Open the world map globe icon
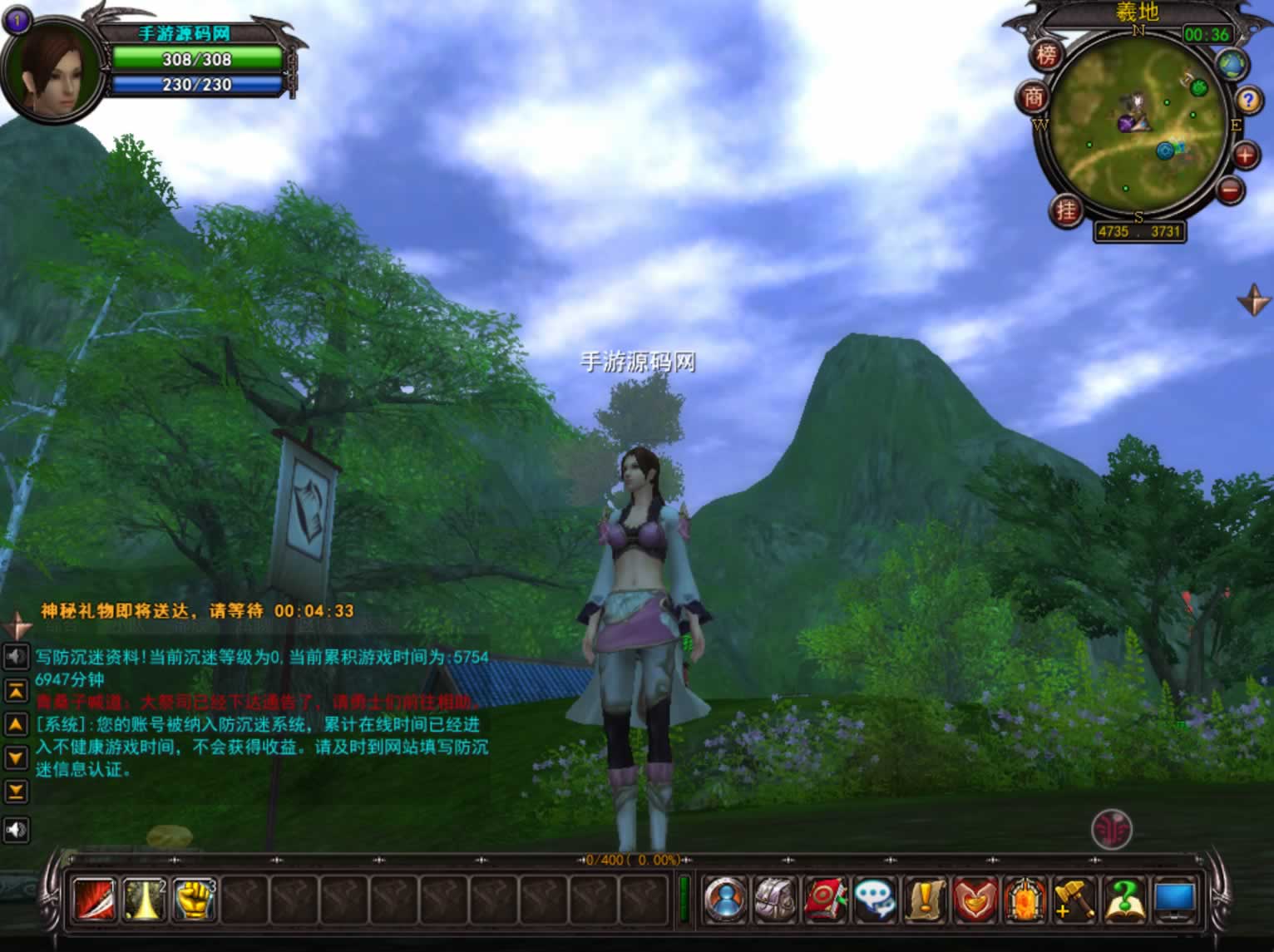 point(1232,65)
